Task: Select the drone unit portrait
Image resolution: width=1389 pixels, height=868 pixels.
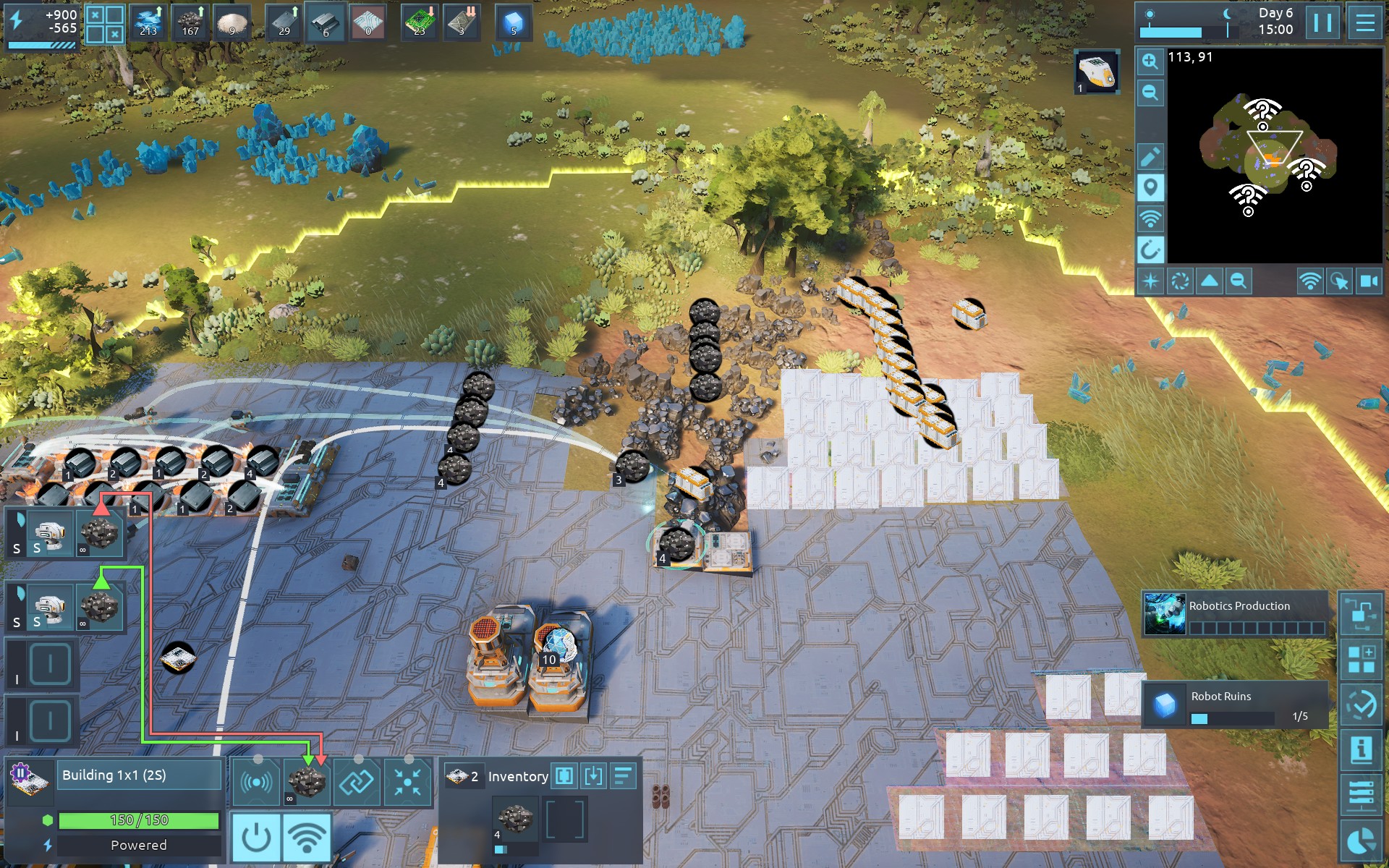Action: [x=1097, y=72]
